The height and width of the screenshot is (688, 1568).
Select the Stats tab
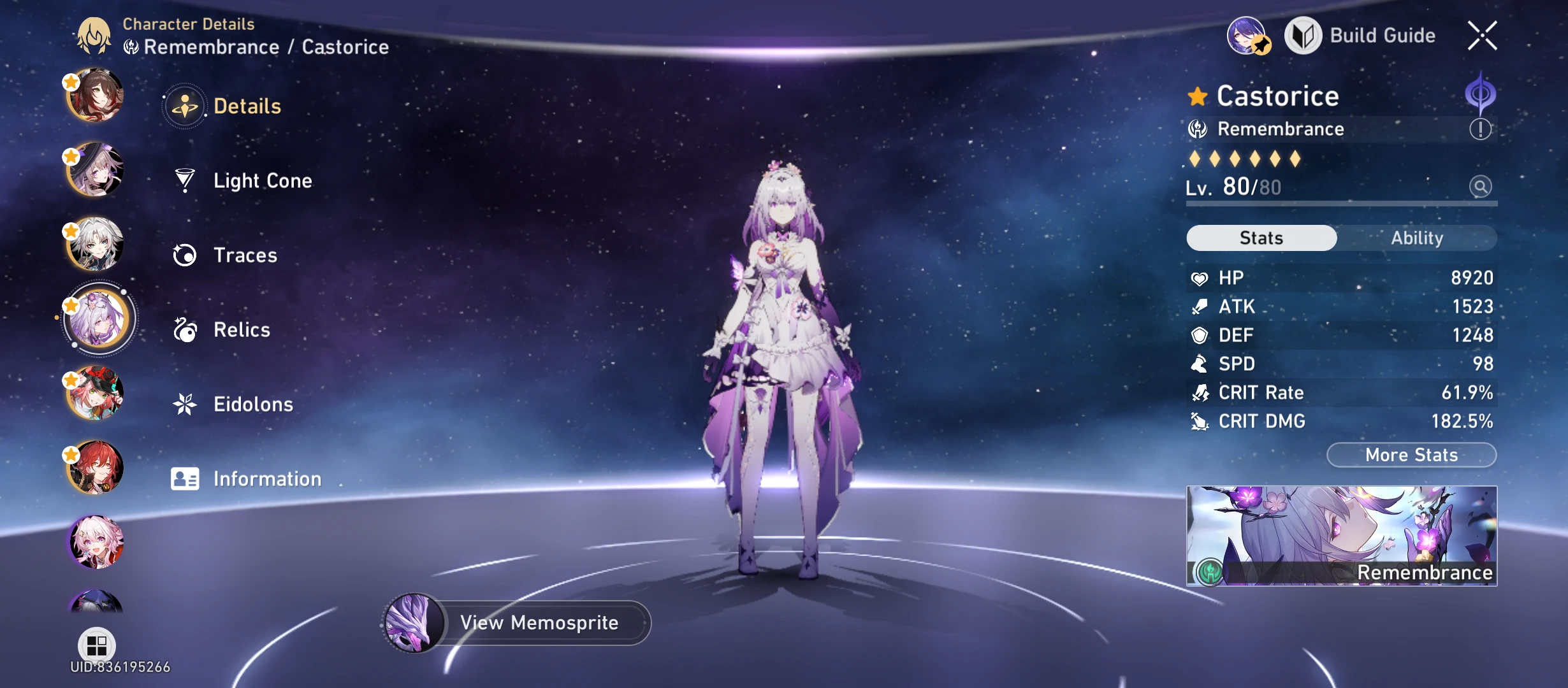click(x=1261, y=238)
